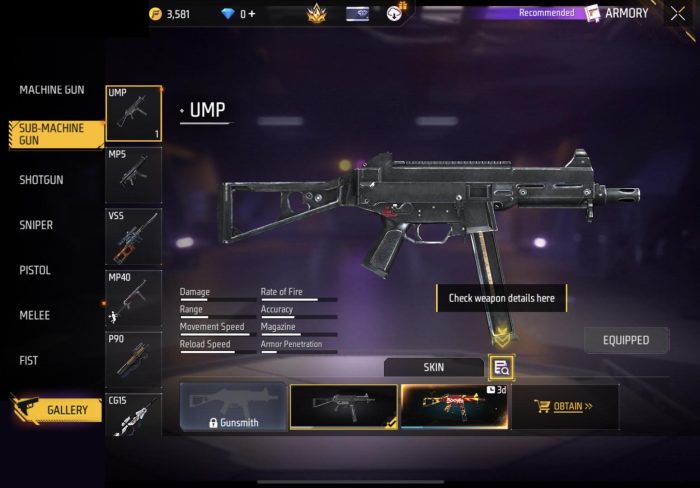Open the weapon details magnifier icon
Screen dimensions: 700x488
coord(502,368)
